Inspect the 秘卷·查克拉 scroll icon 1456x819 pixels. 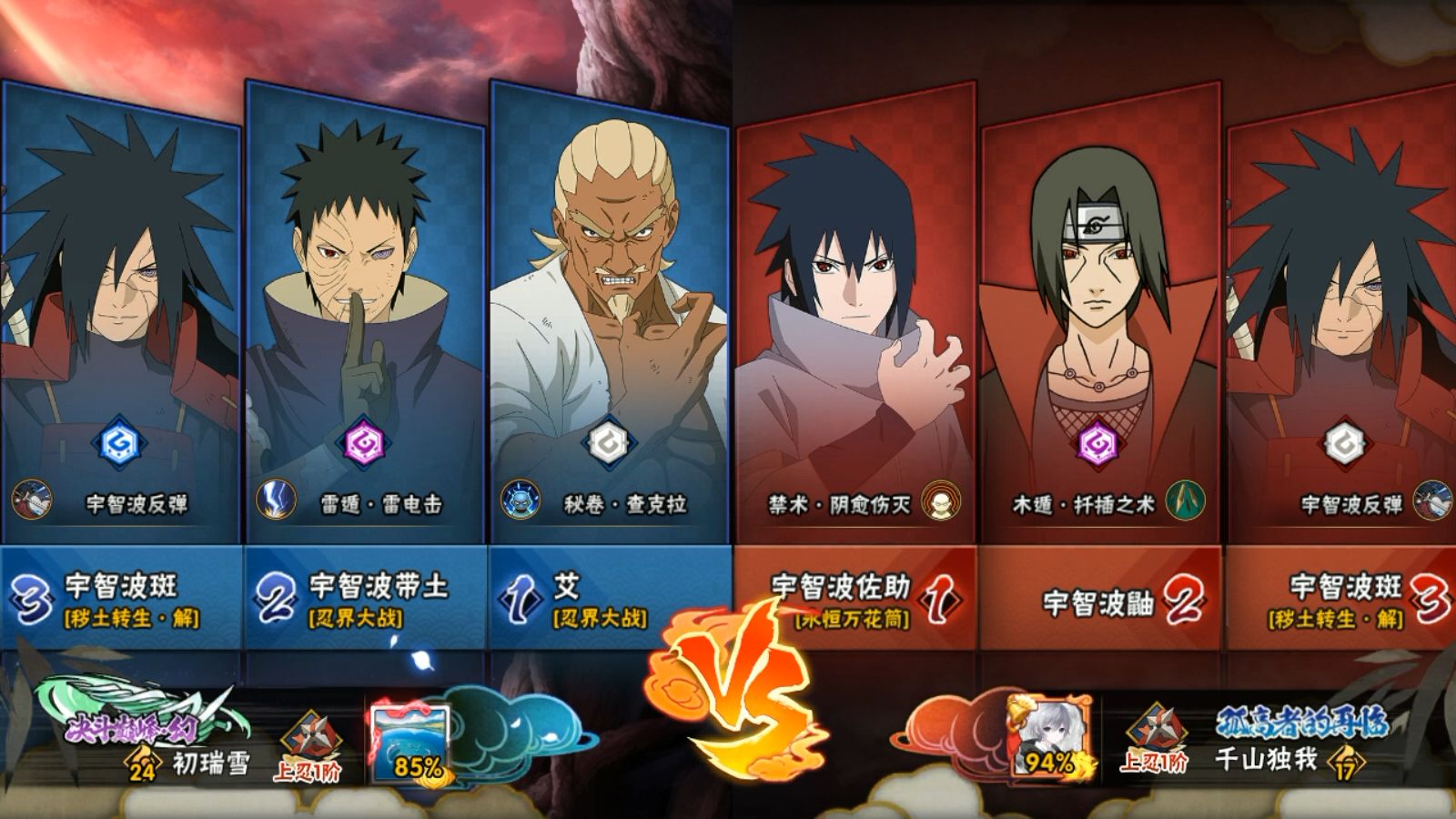point(521,501)
